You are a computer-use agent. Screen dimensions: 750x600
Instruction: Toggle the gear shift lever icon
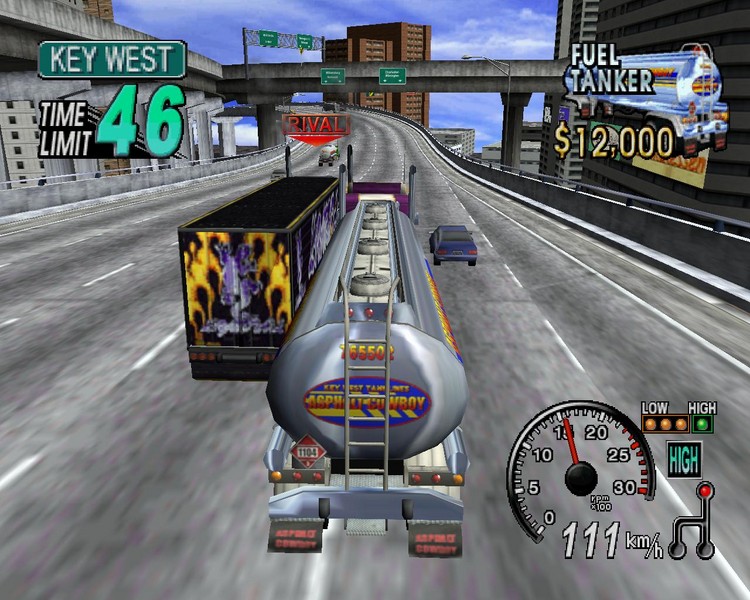(692, 520)
